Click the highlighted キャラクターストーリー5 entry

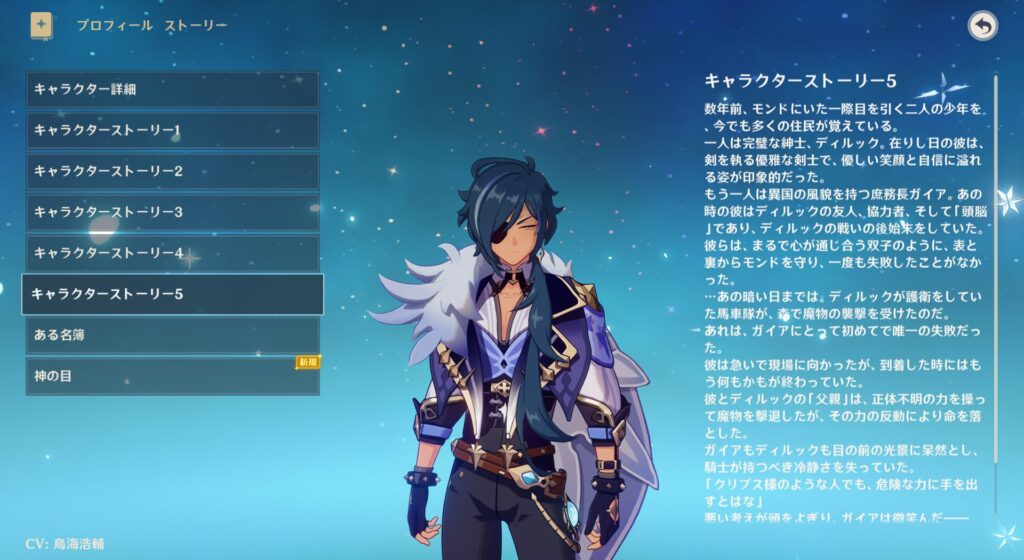172,294
